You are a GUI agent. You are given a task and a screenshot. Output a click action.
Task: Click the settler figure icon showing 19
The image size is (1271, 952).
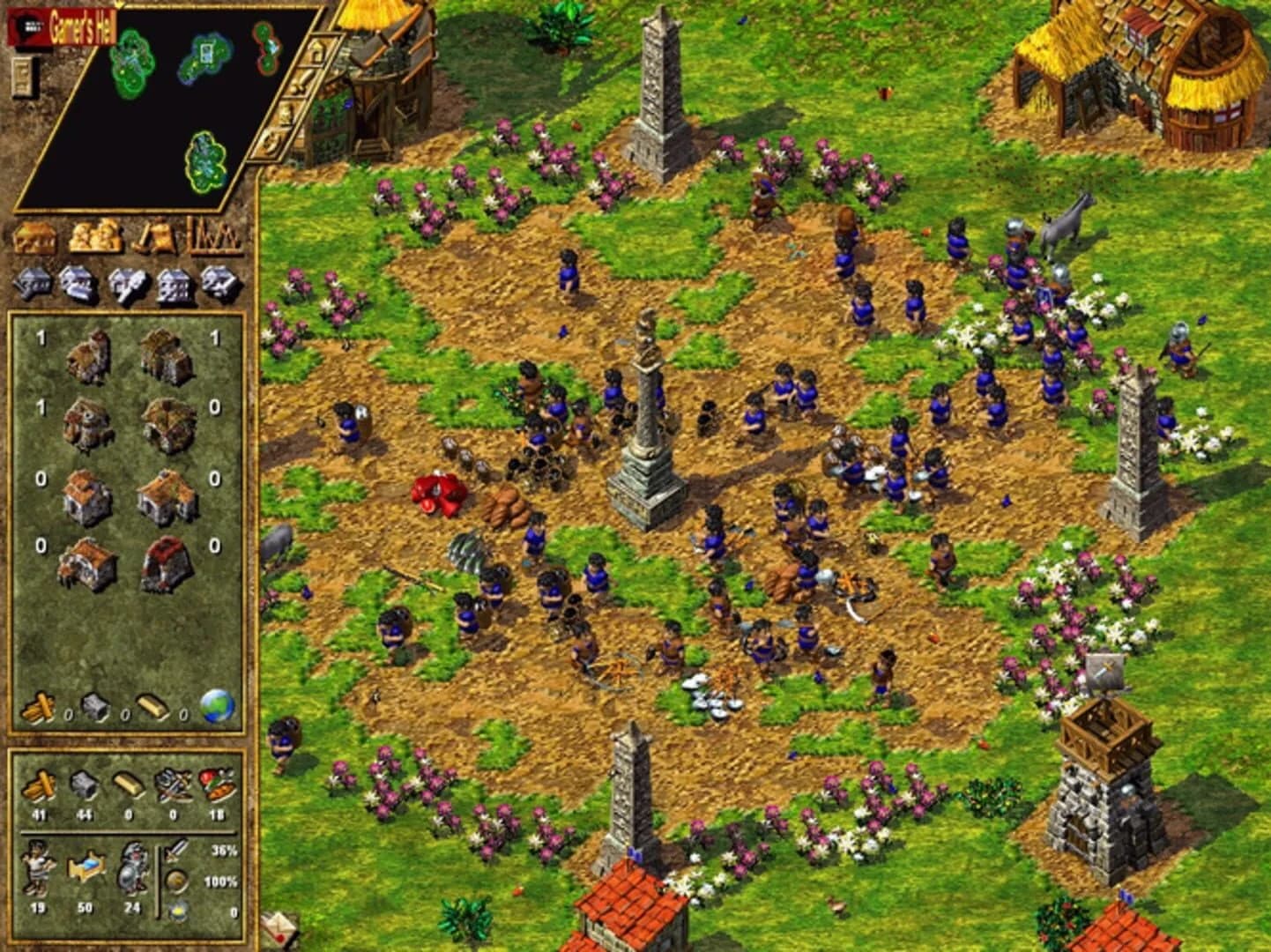(39, 868)
